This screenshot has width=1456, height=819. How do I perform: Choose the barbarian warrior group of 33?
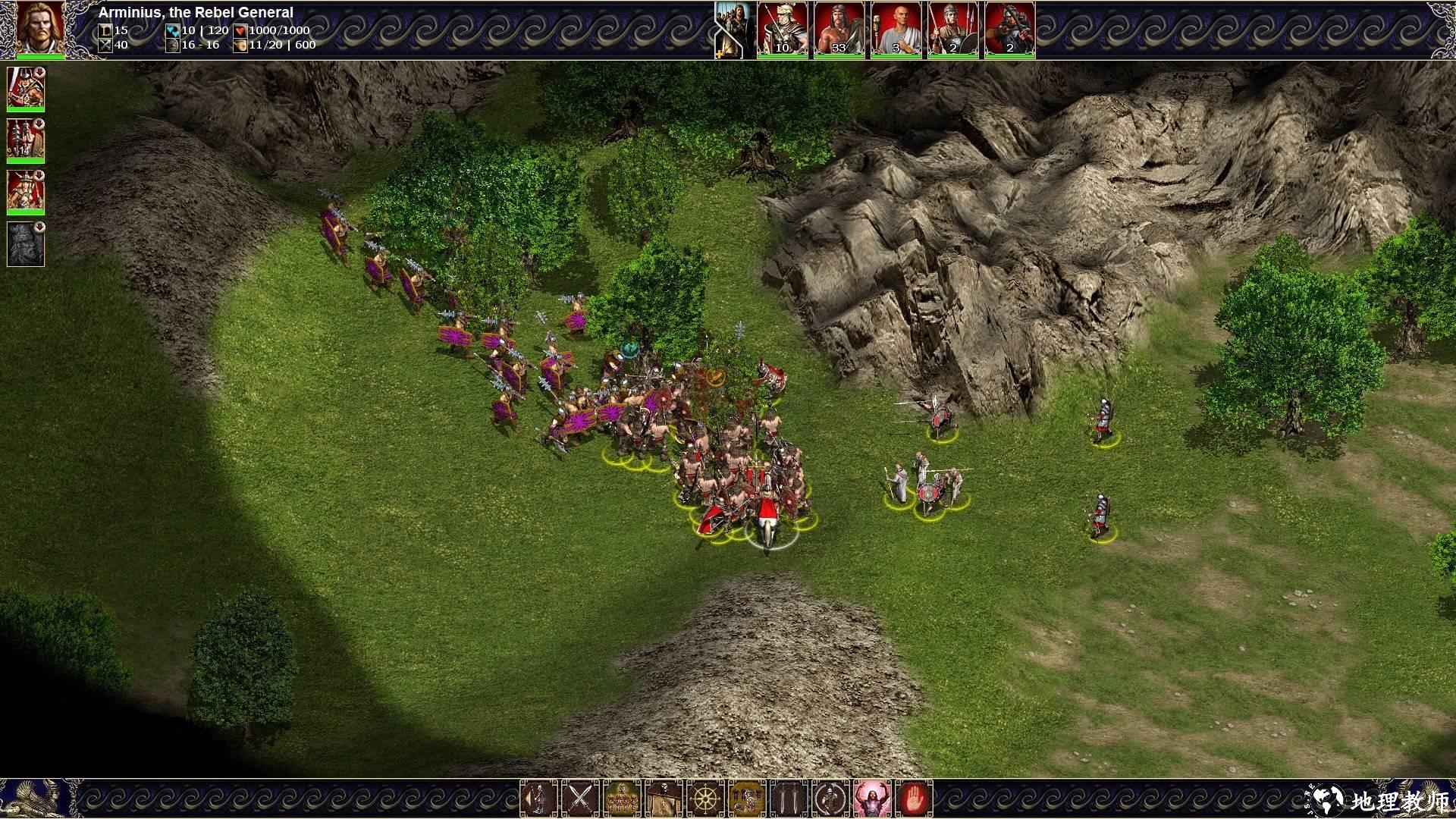click(x=839, y=30)
